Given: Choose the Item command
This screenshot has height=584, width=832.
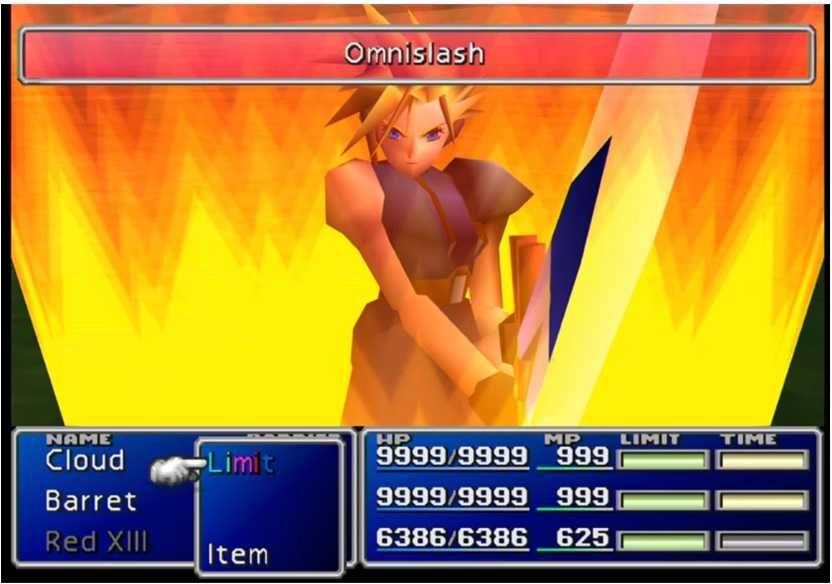Looking at the screenshot, I should pyautogui.click(x=238, y=553).
